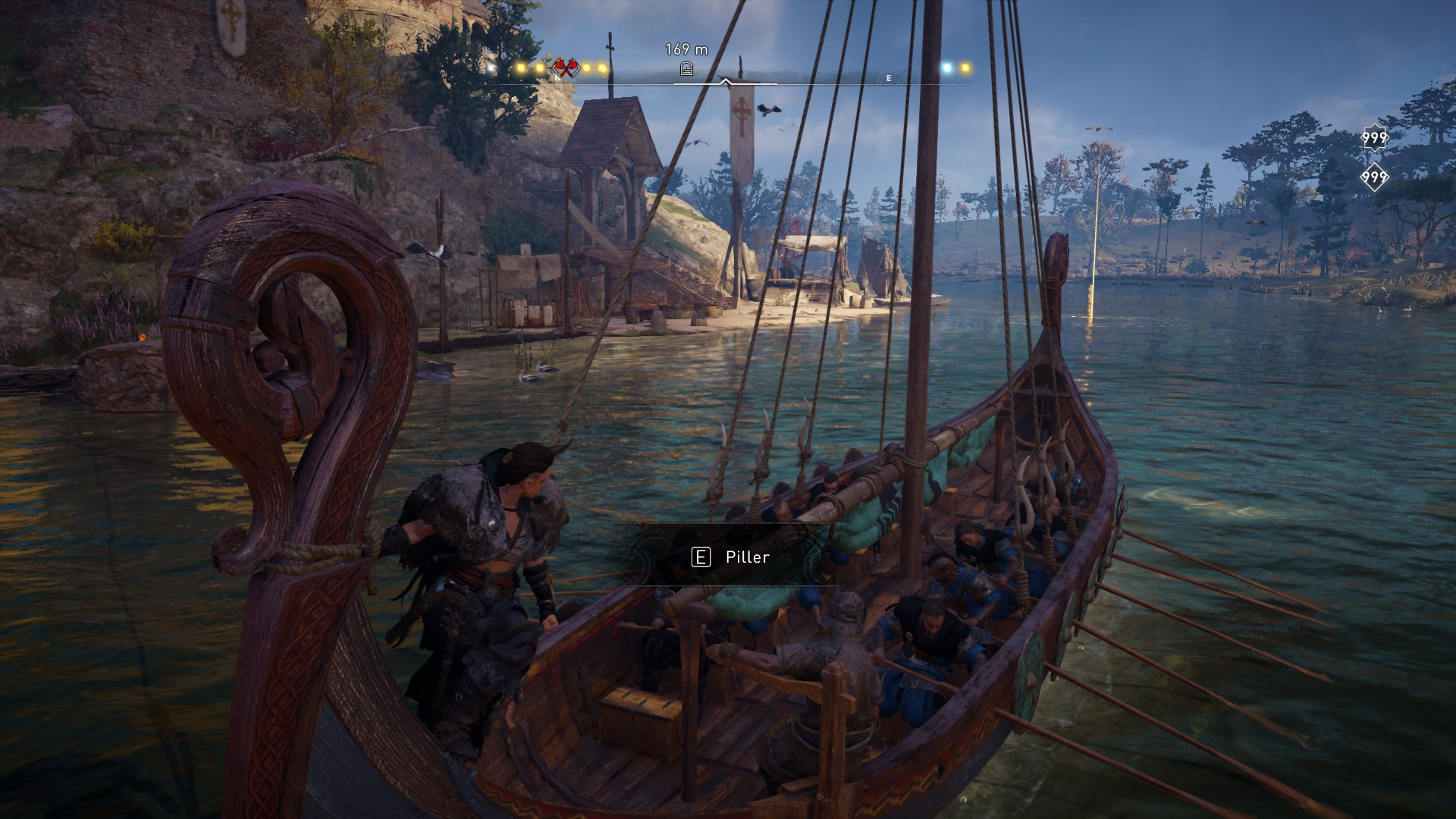1456x819 pixels.
Task: Select the red crossed-axes raid marker
Action: (563, 69)
